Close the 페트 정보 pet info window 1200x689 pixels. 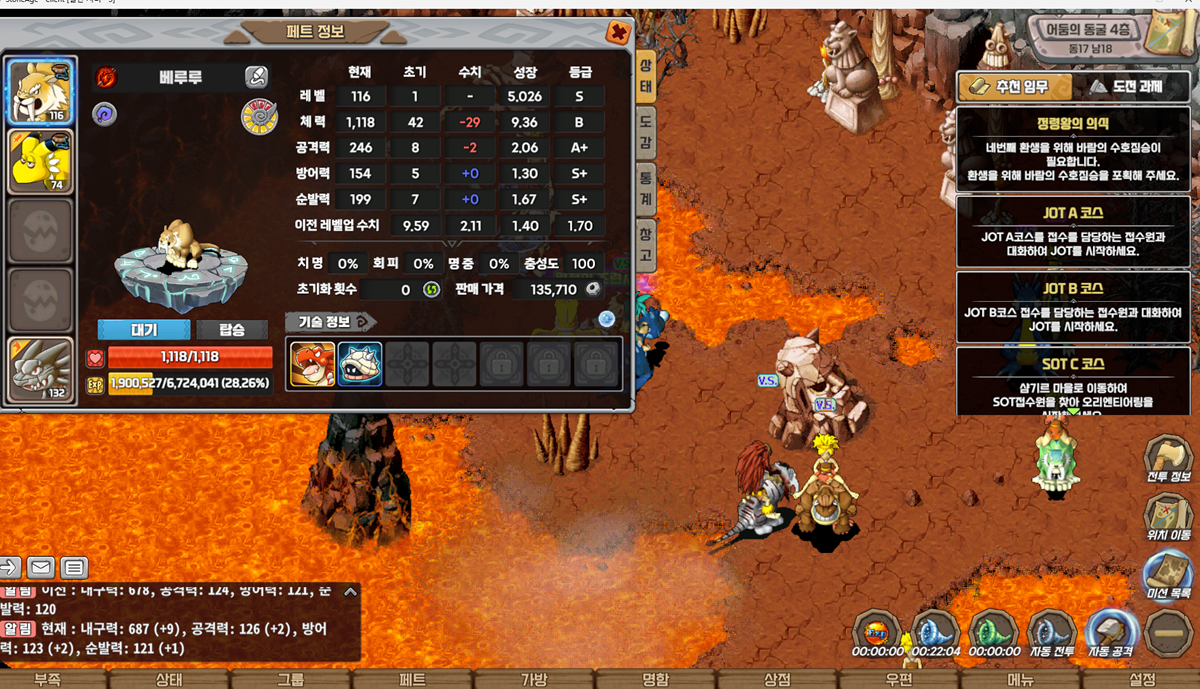[618, 32]
